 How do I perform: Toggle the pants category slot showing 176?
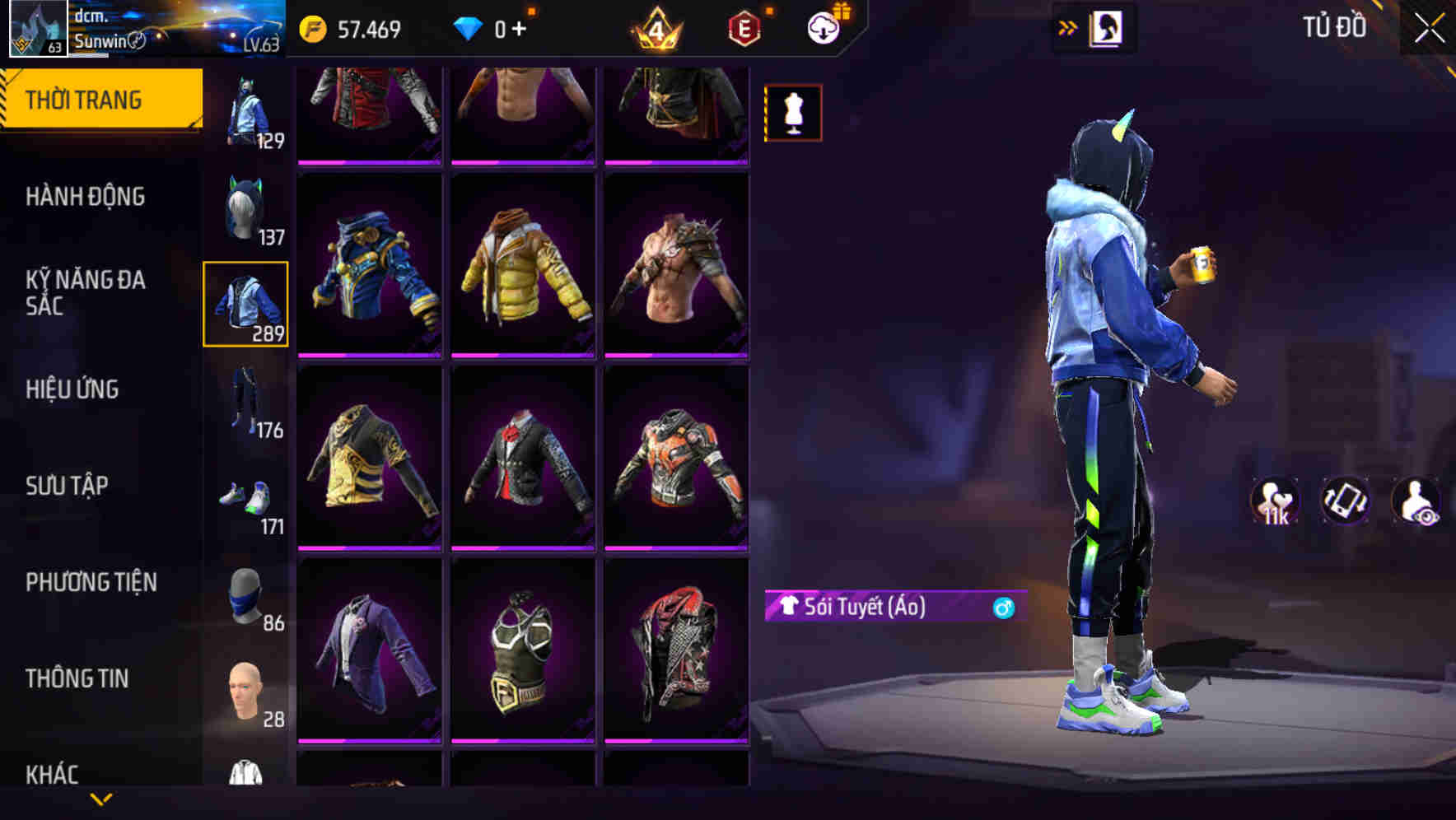coord(245,401)
